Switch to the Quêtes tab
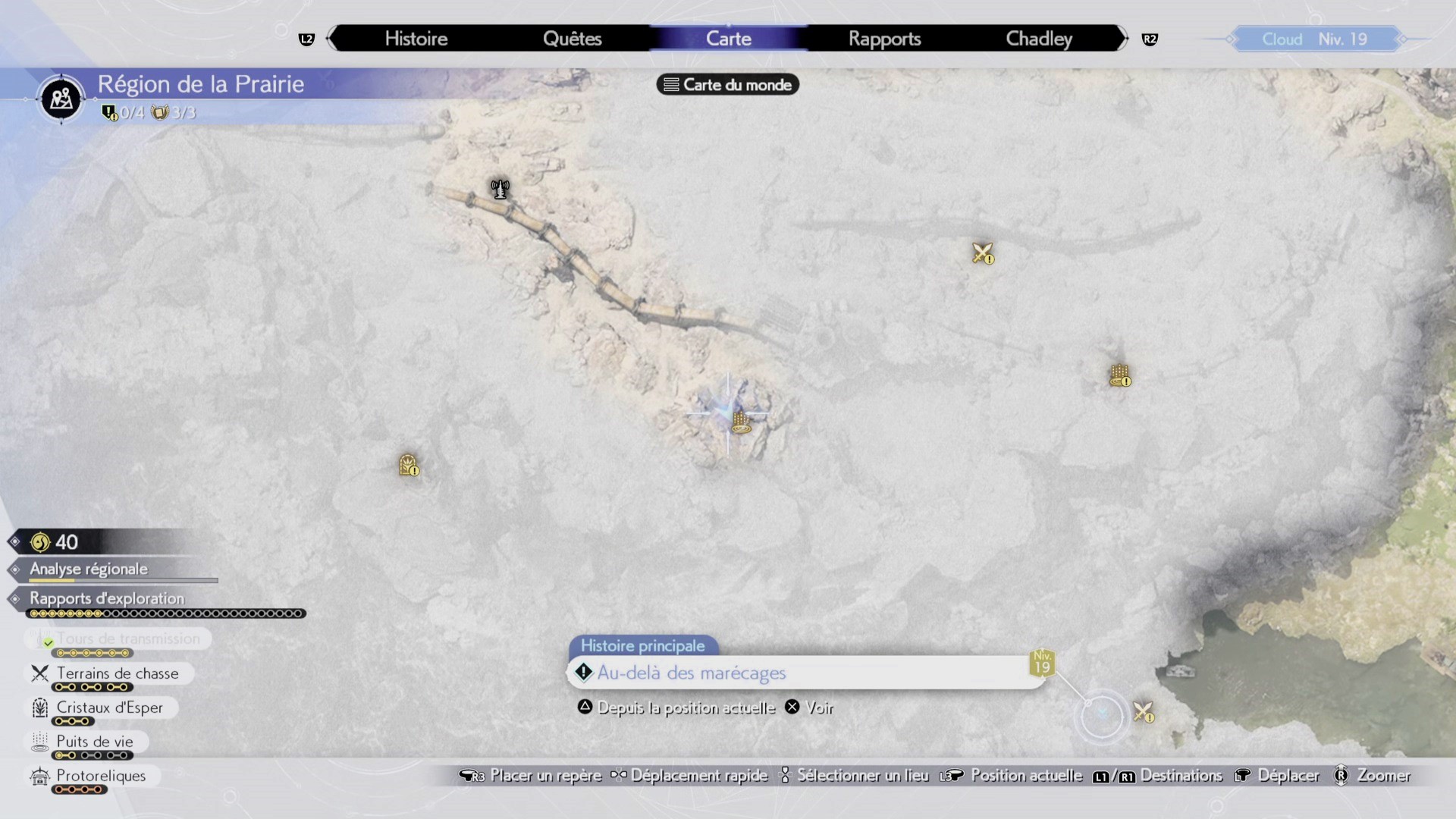The image size is (1456, 819). click(572, 39)
